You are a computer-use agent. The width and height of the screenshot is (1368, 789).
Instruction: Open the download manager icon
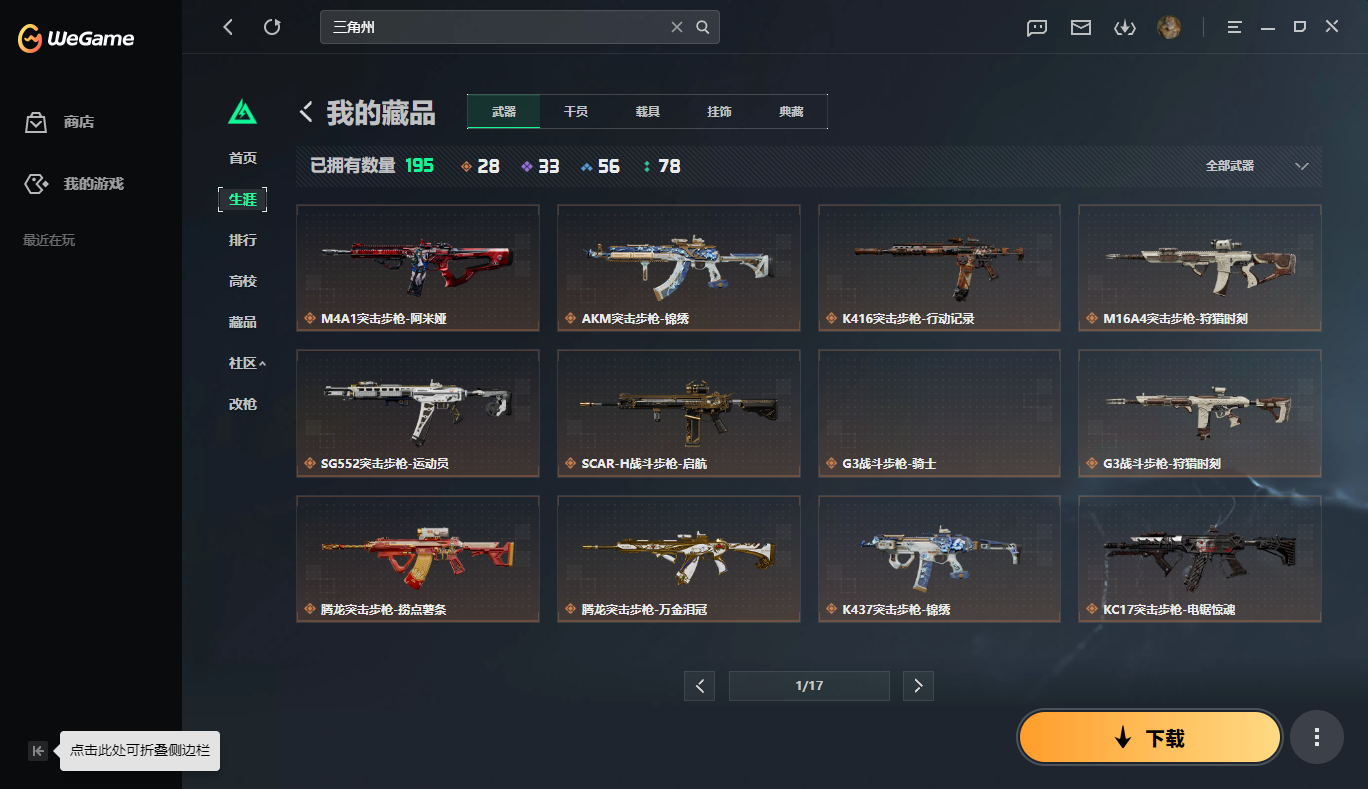(1124, 27)
